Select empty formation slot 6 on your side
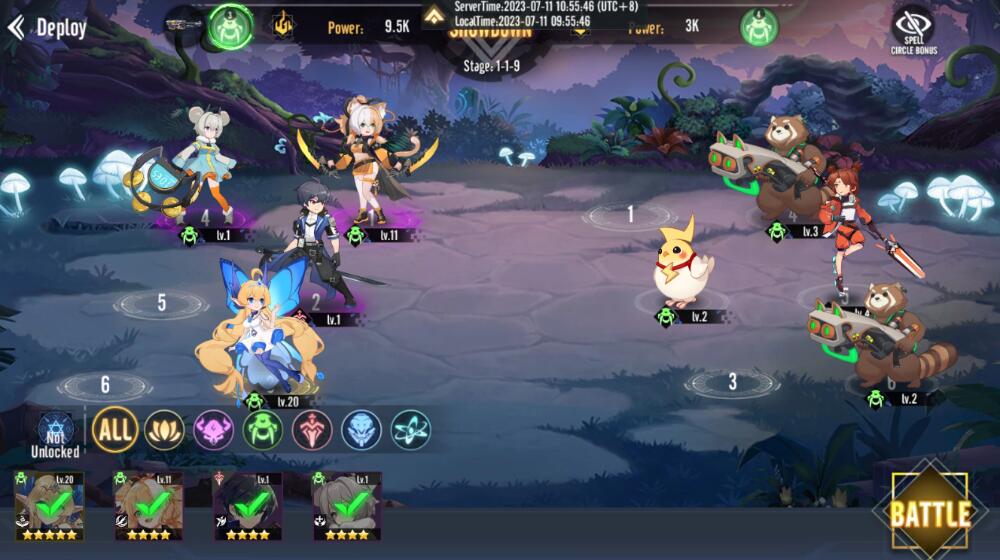The height and width of the screenshot is (560, 1000). 104,385
